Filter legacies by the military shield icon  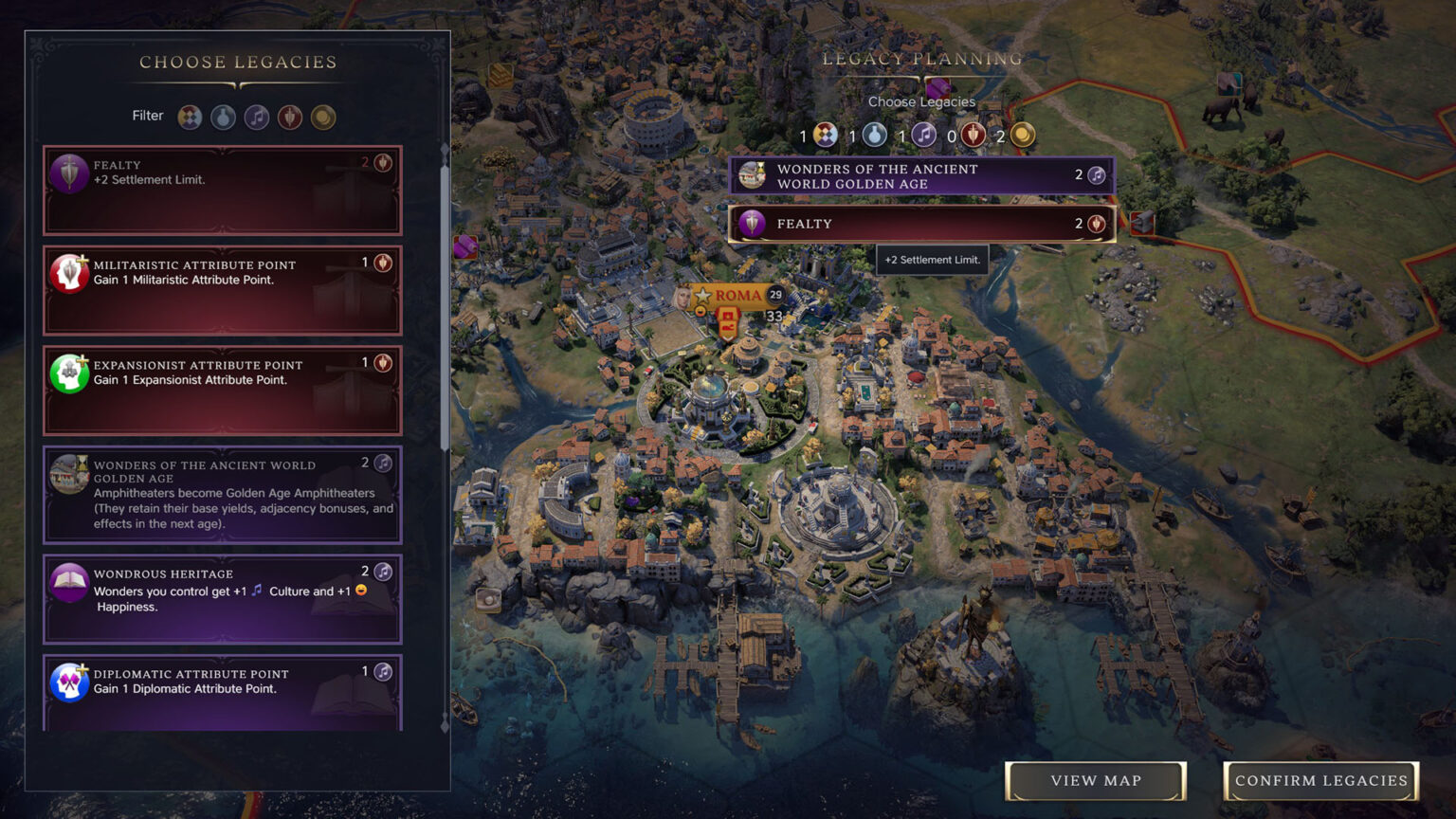[290, 117]
